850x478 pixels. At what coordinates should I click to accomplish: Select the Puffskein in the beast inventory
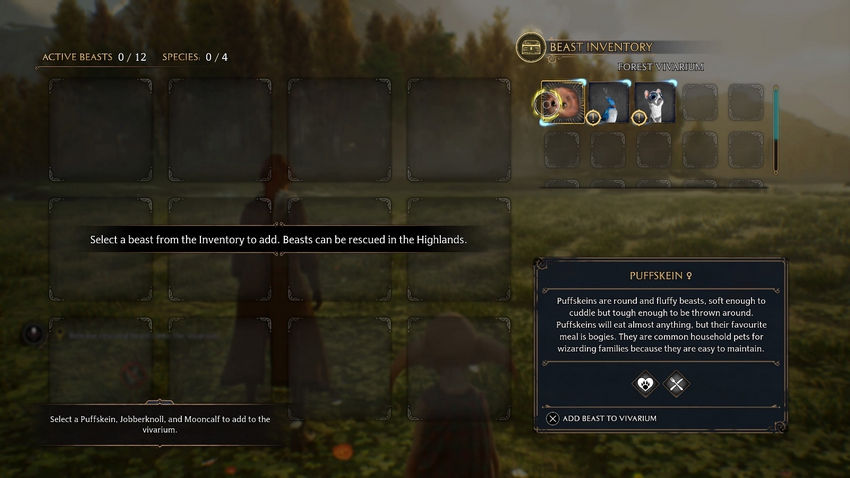[x=563, y=102]
